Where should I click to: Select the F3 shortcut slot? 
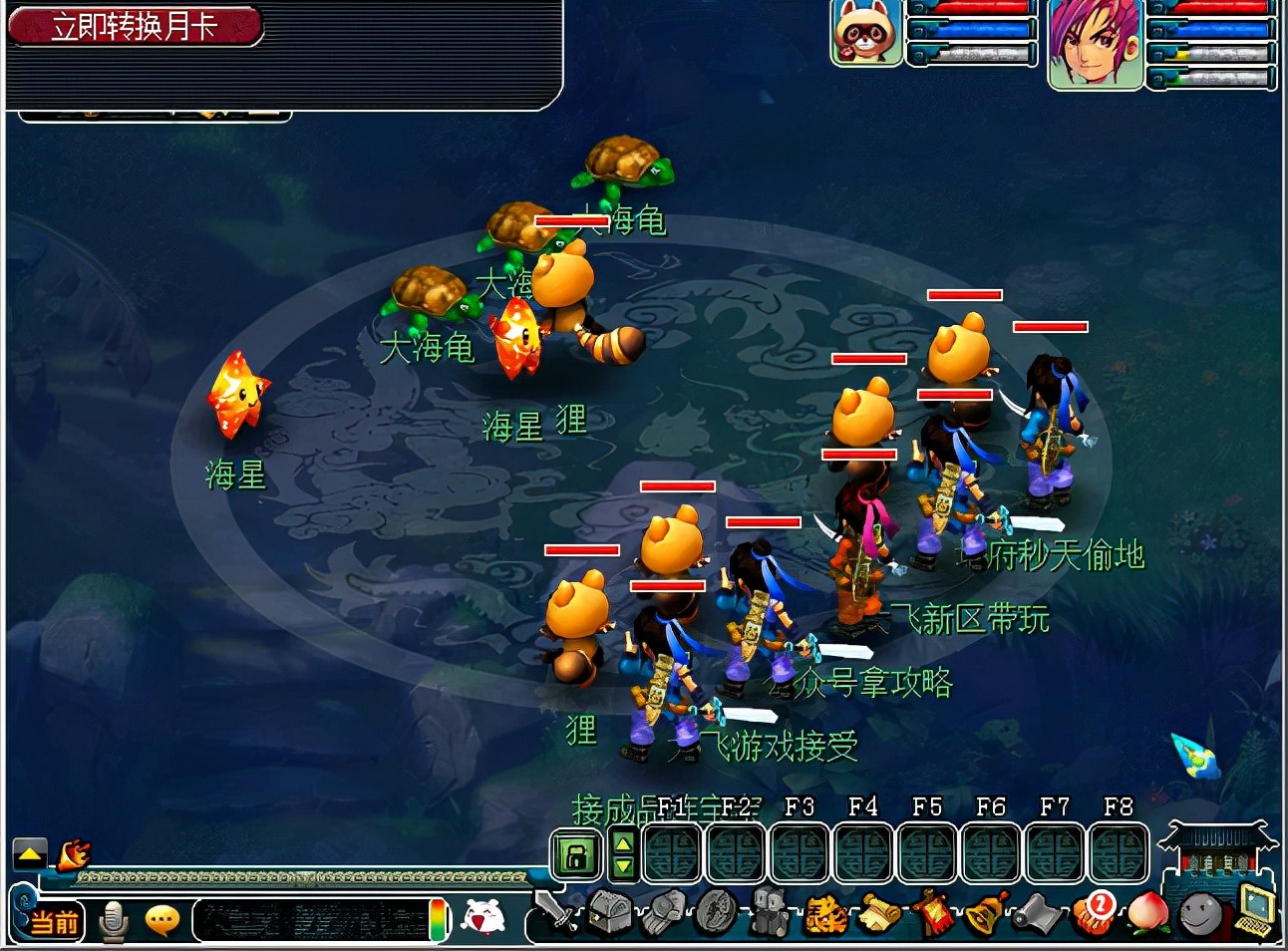800,854
